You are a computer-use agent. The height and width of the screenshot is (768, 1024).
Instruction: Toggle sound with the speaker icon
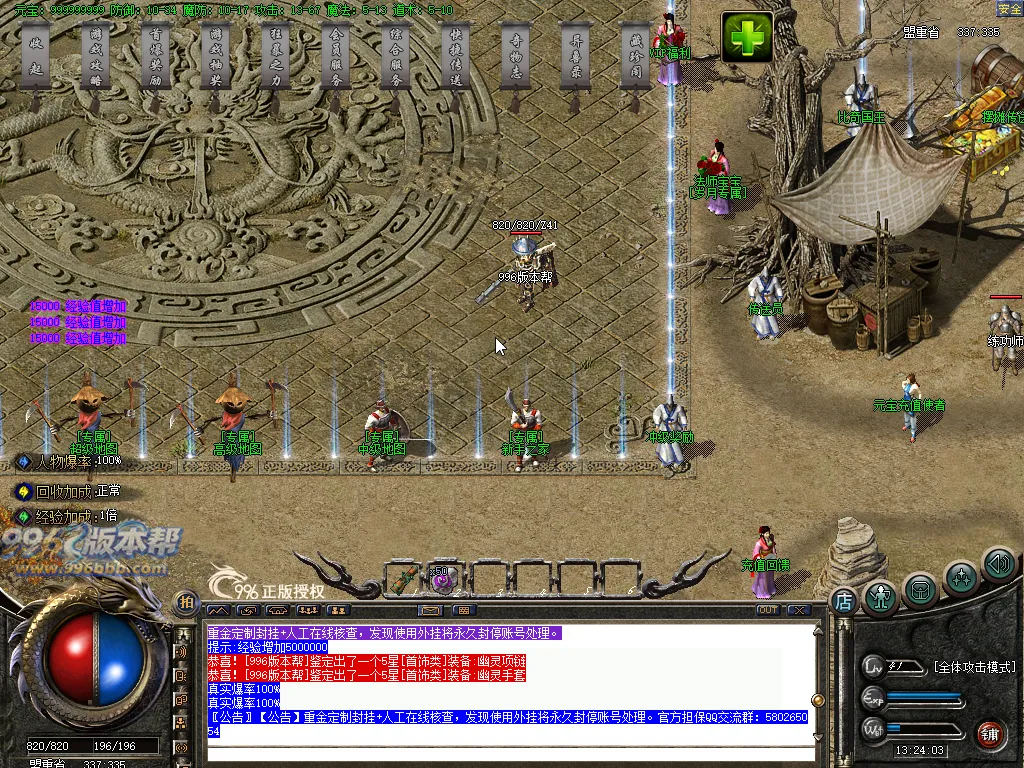[998, 564]
